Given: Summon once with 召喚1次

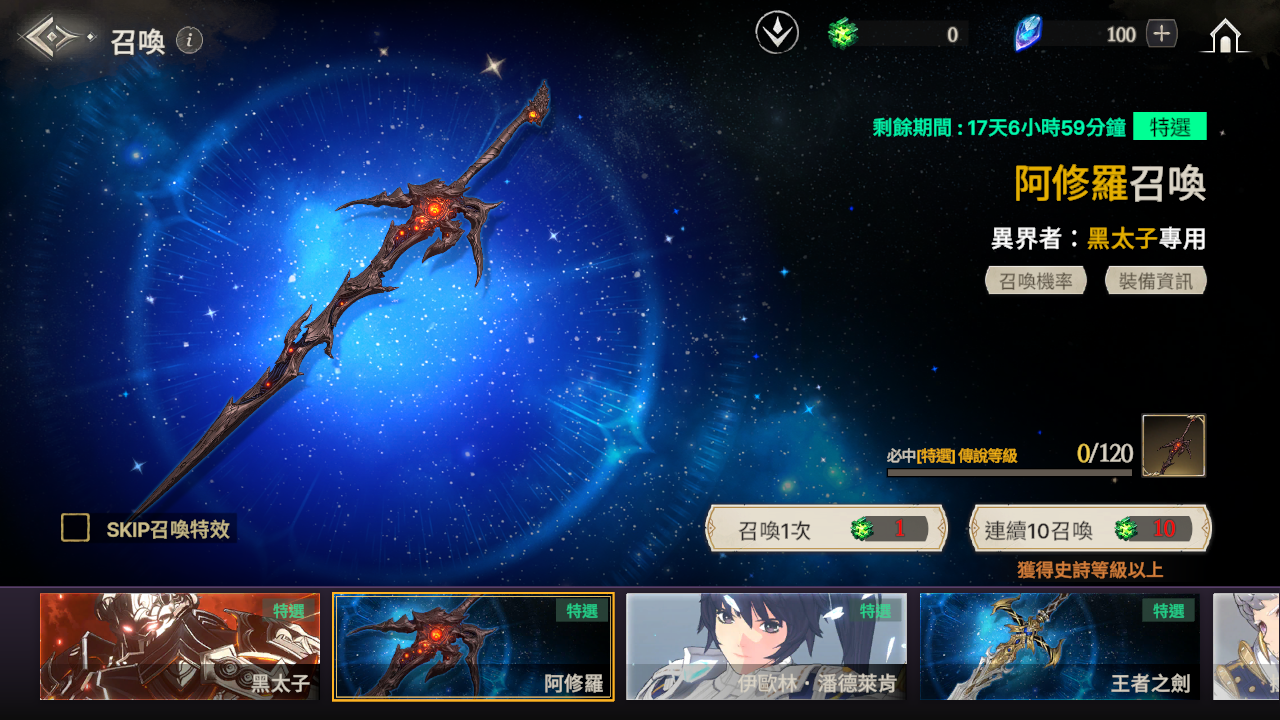Looking at the screenshot, I should [827, 529].
